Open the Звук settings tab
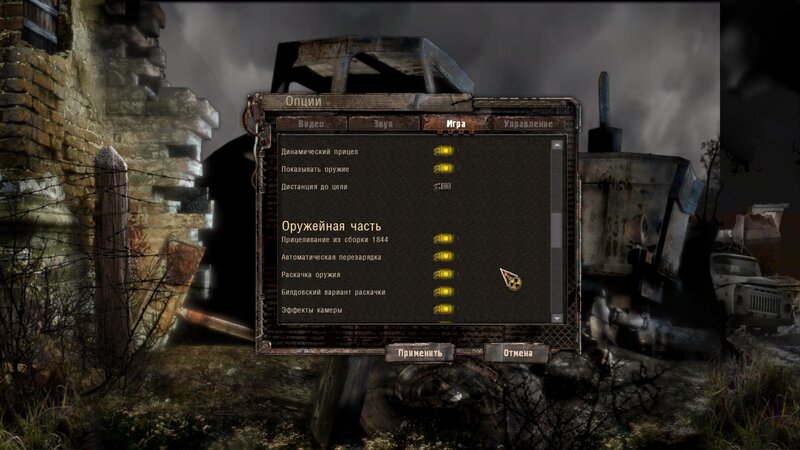The image size is (800, 450). coord(383,124)
